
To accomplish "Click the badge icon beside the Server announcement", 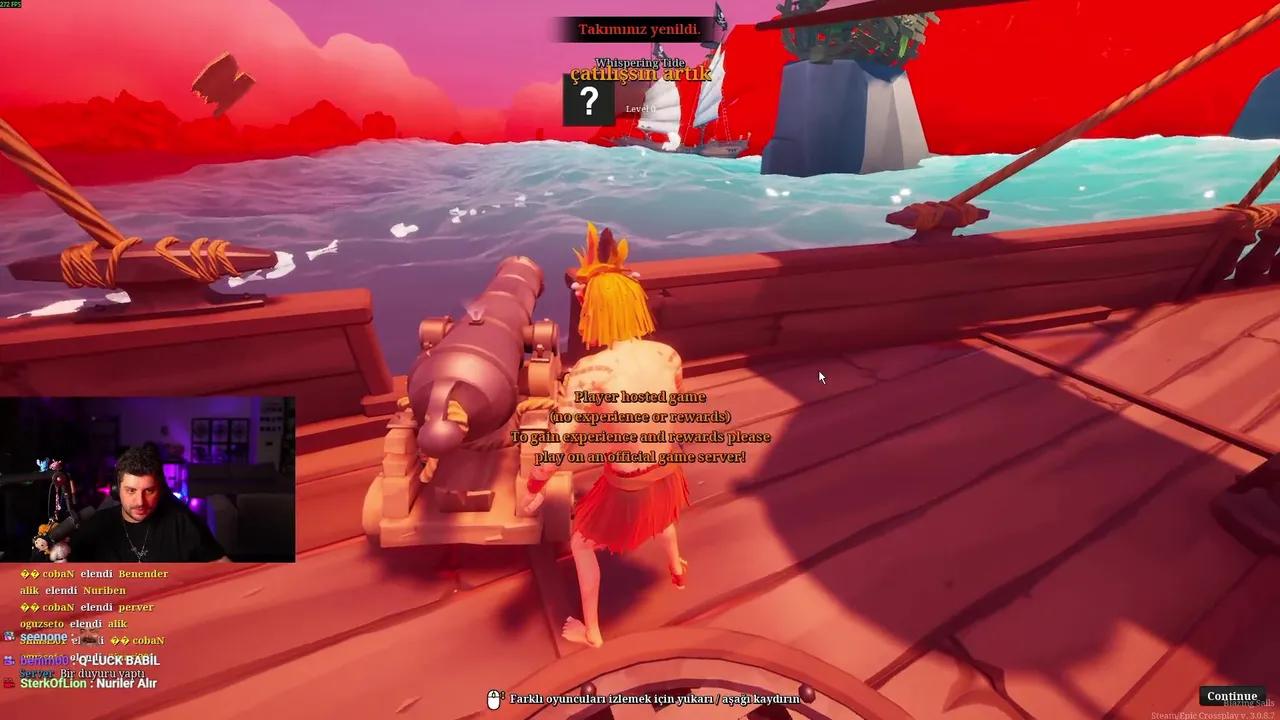I will (15, 672).
